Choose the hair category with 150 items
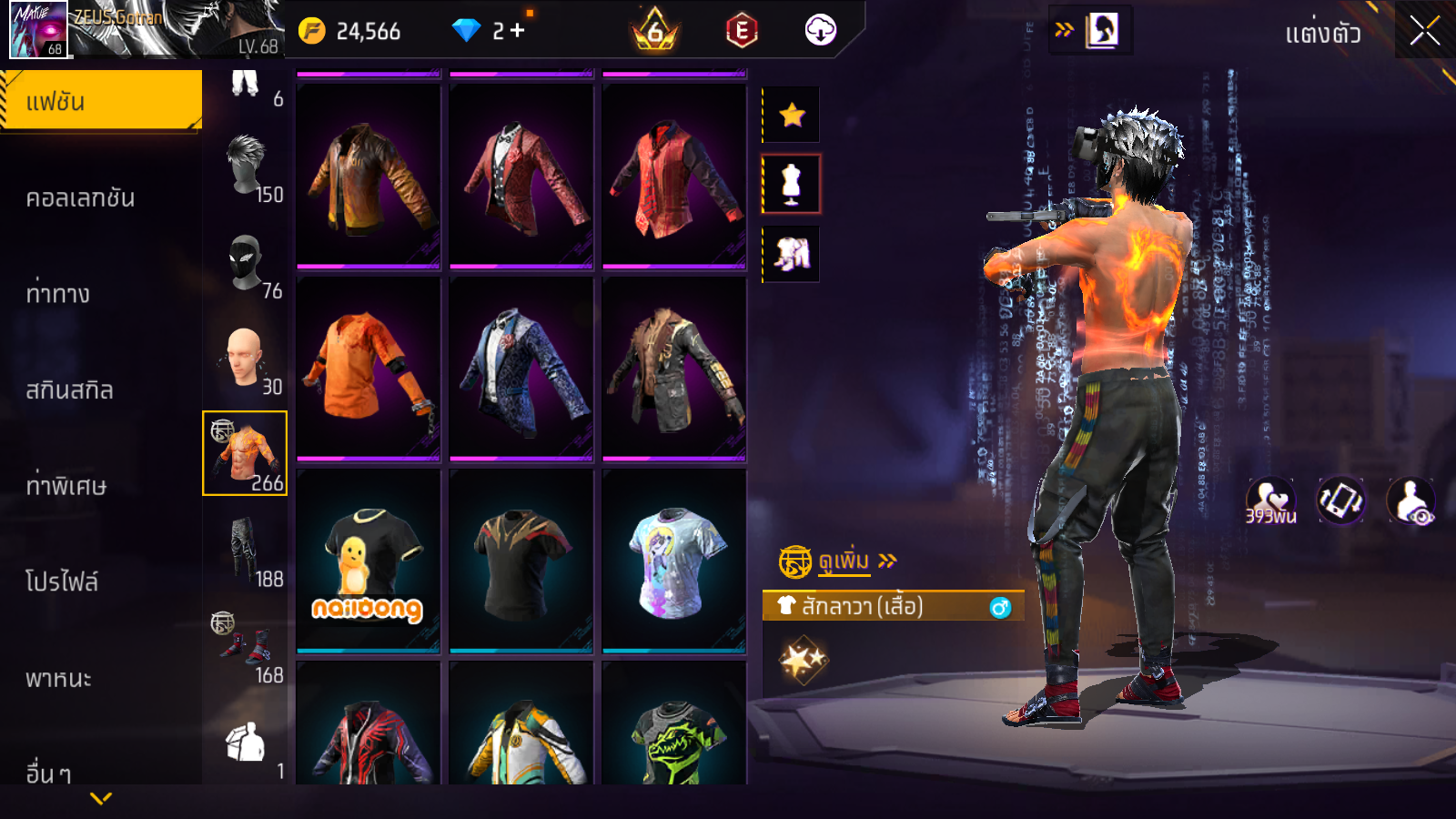This screenshot has width=1456, height=819. pyautogui.click(x=246, y=167)
